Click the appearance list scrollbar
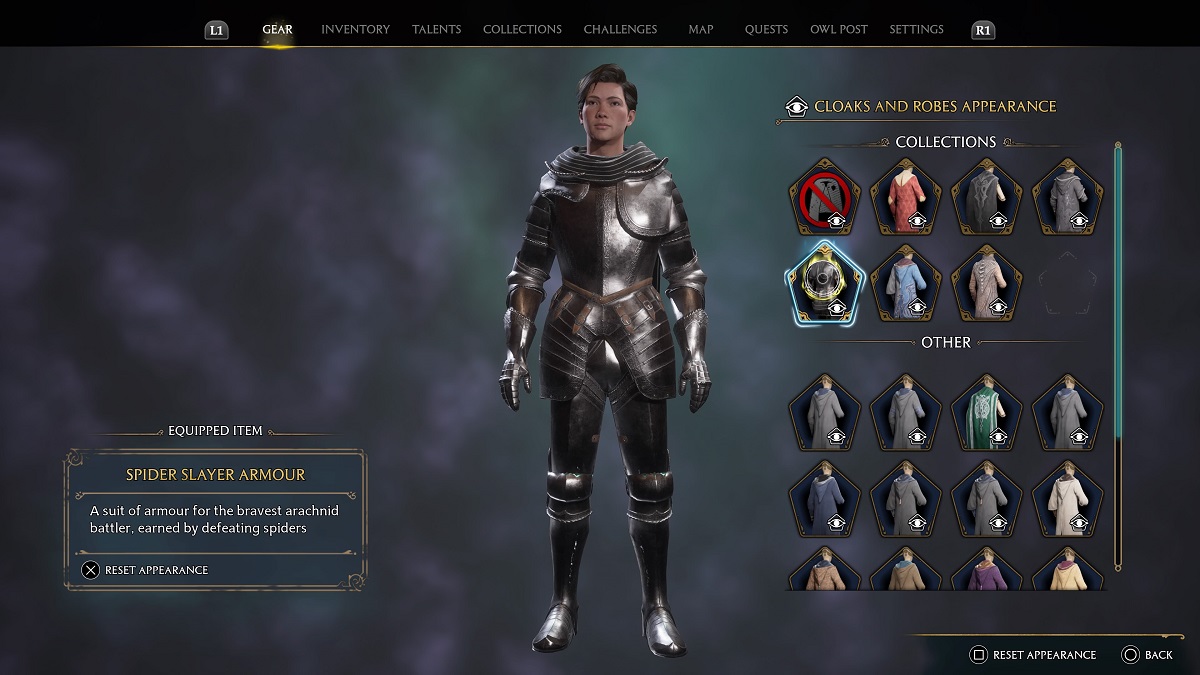1200x675 pixels. (1118, 300)
